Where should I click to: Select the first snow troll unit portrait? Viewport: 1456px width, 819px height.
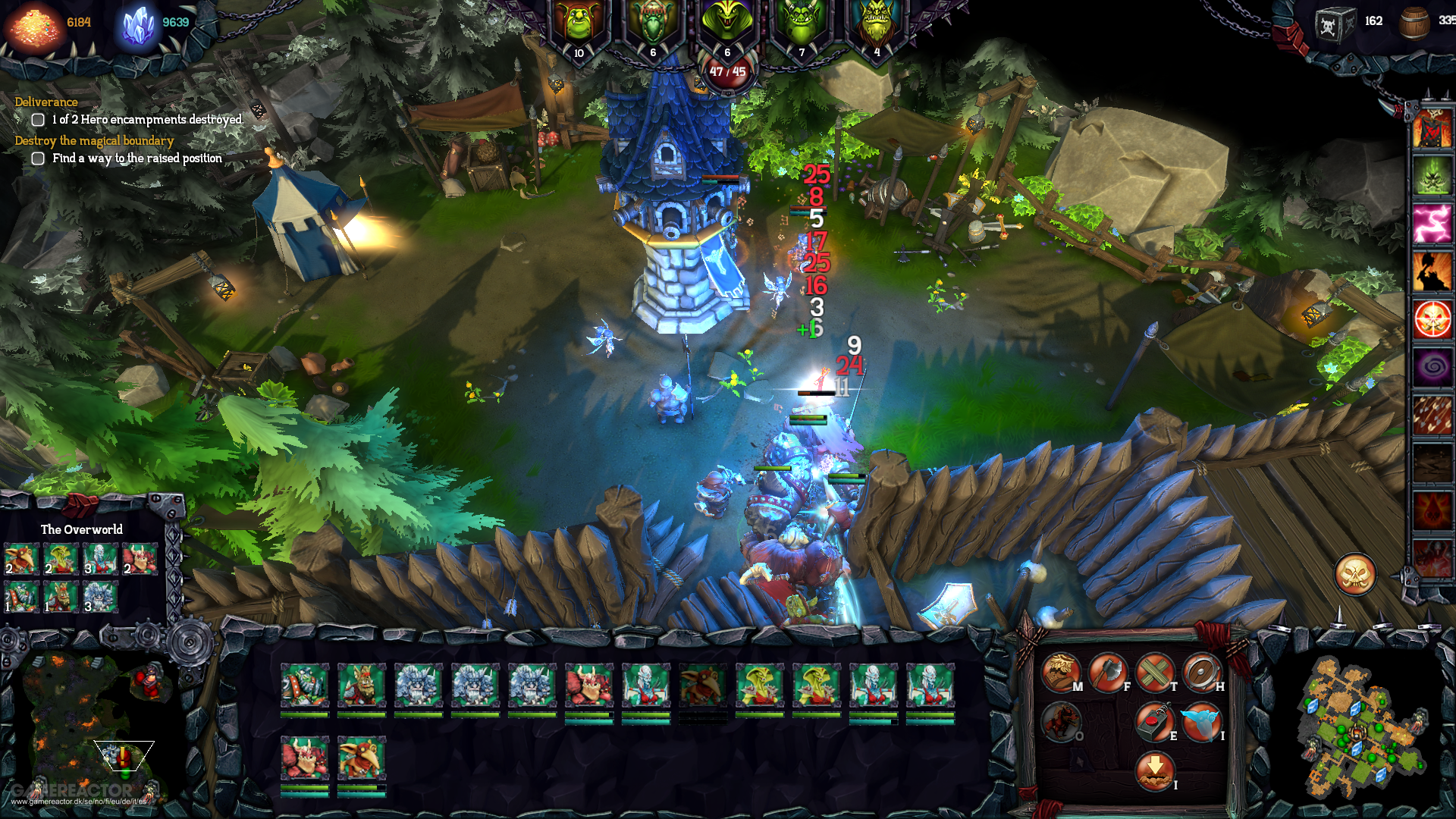418,686
